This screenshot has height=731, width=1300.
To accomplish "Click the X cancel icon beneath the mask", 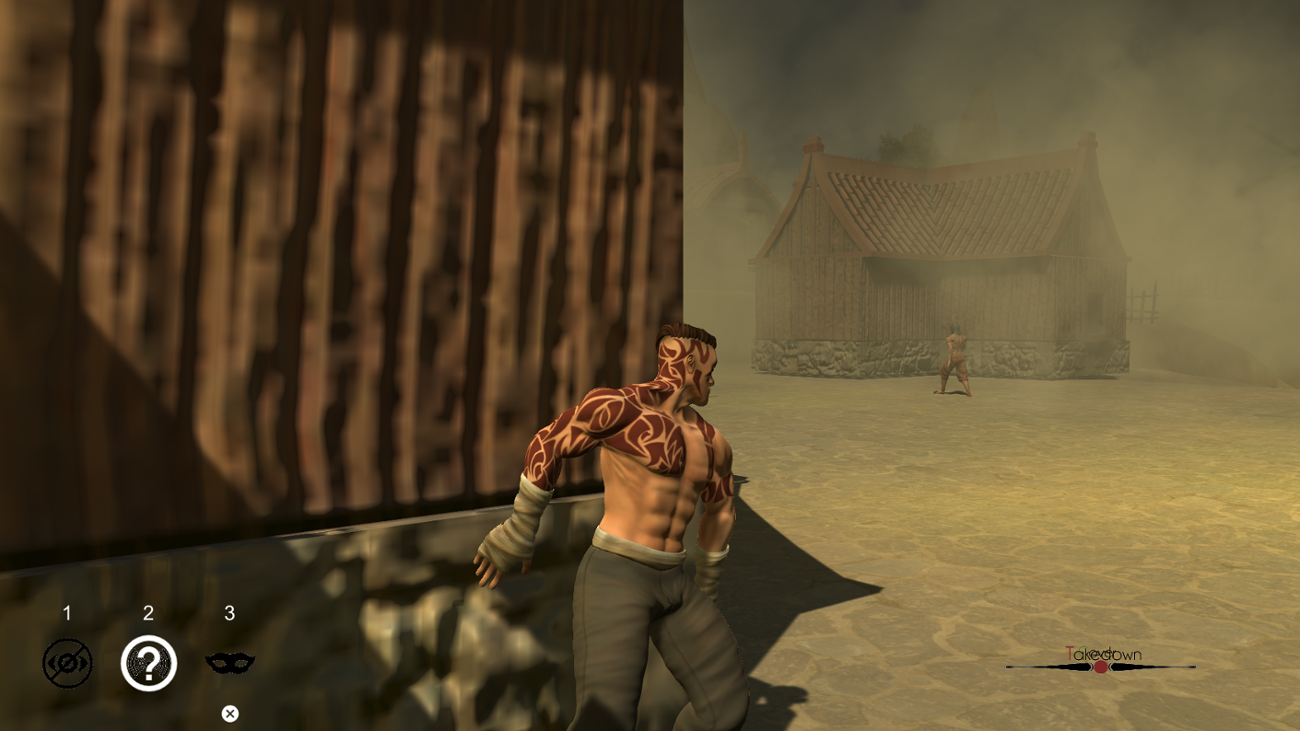I will 231,711.
